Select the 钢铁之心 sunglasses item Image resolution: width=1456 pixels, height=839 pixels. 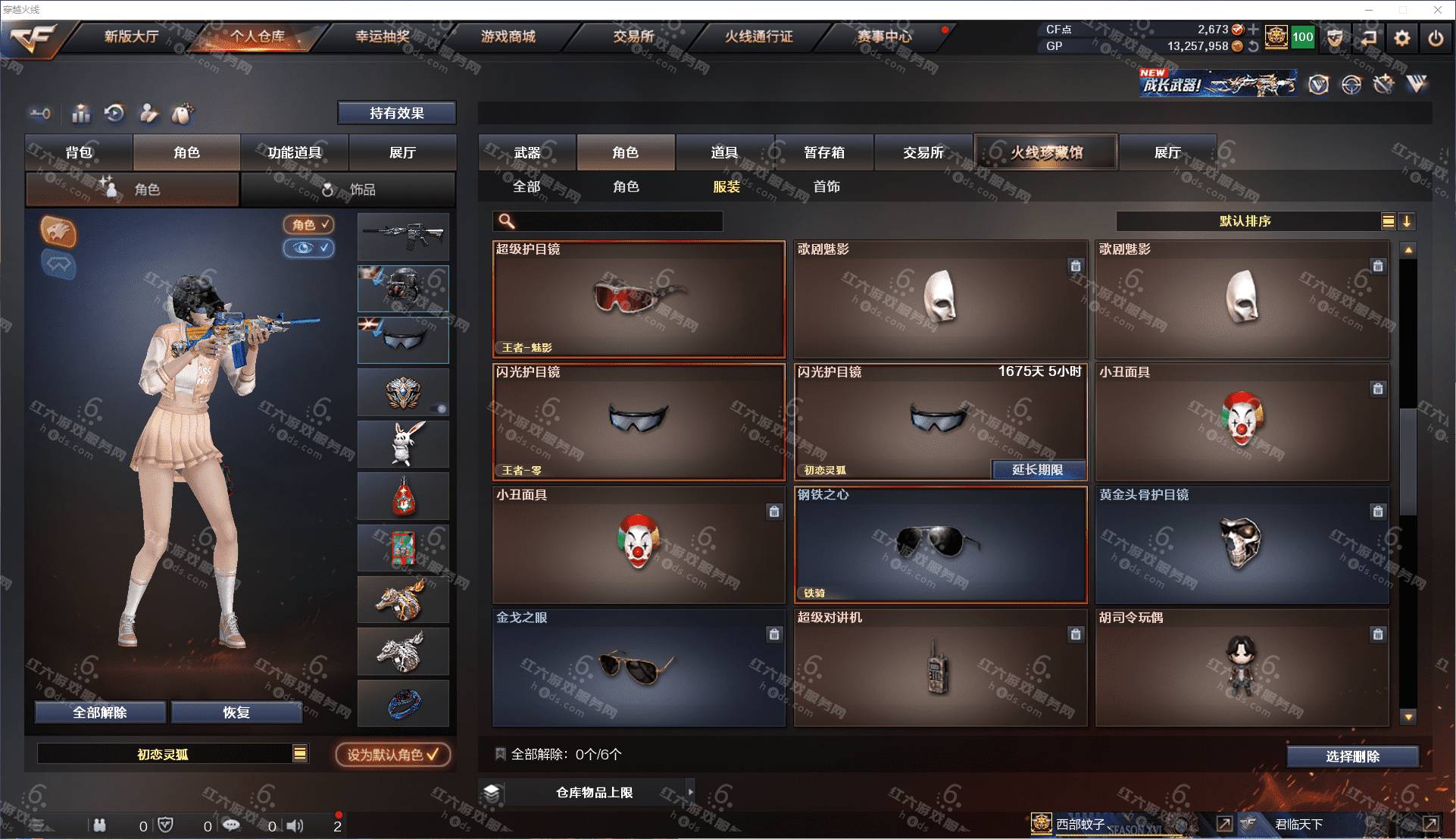(940, 545)
